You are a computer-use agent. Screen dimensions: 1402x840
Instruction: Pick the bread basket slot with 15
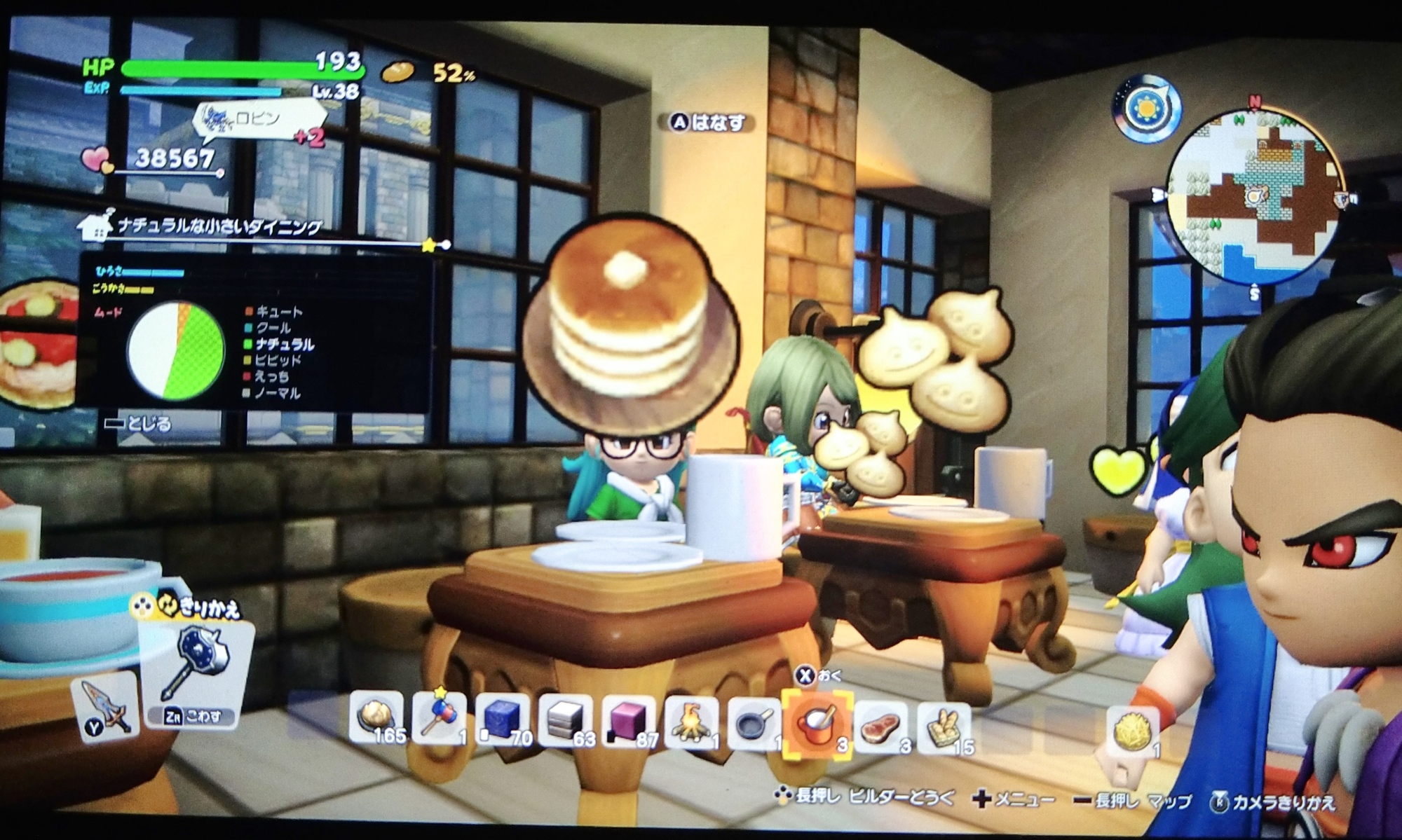944,729
